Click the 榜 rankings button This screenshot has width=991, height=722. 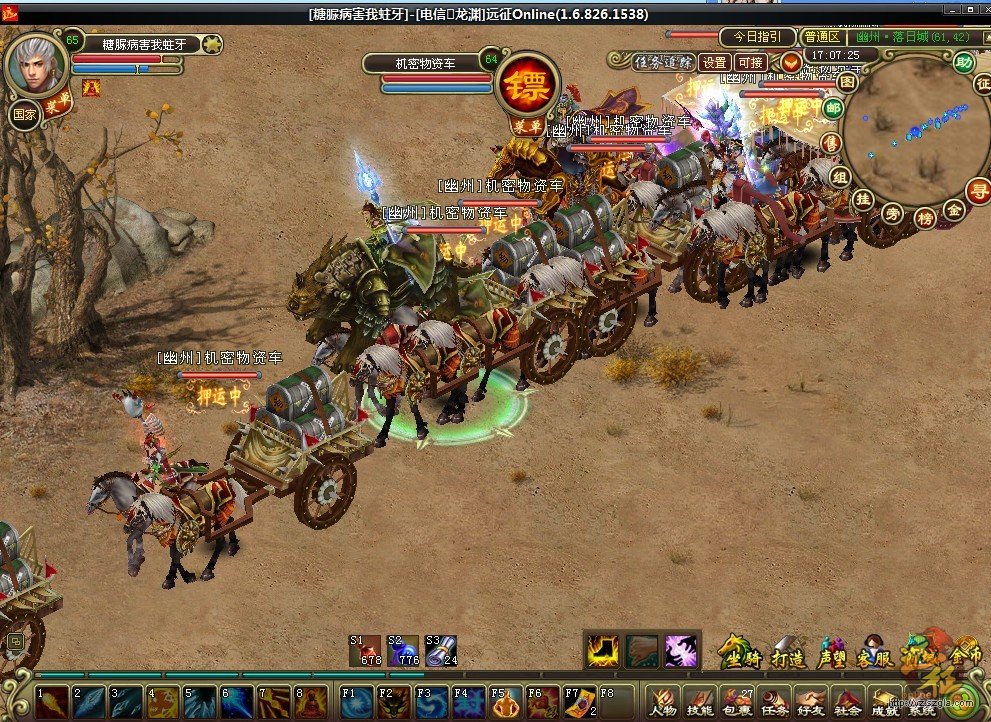pos(925,217)
